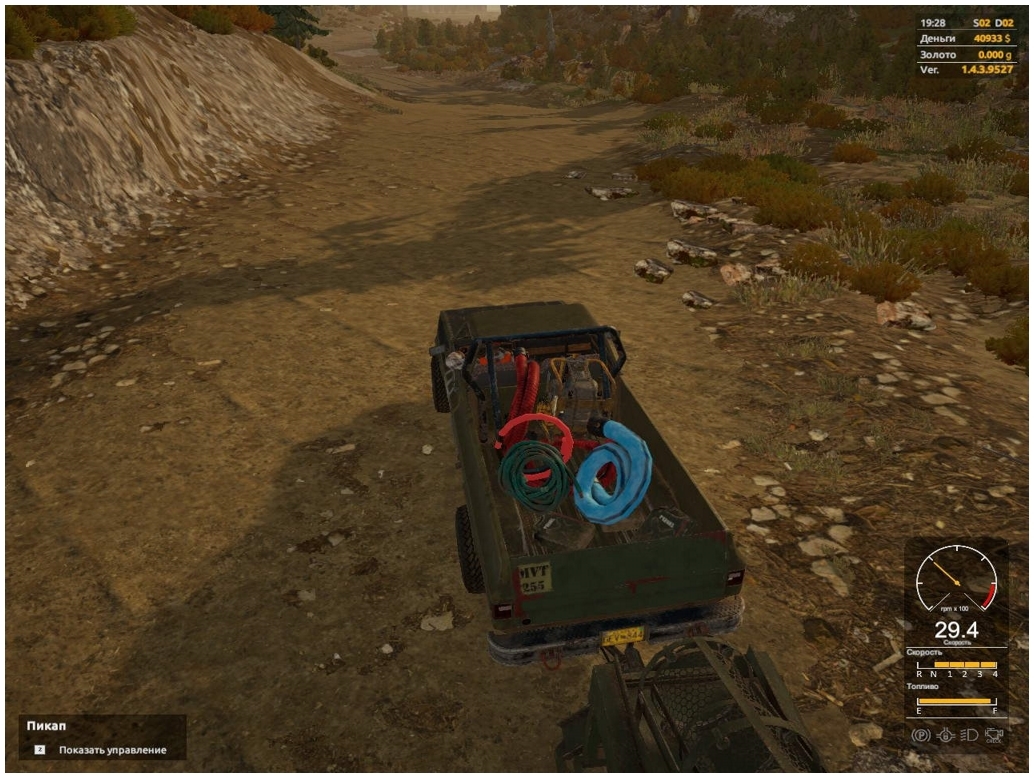The height and width of the screenshot is (778, 1034).
Task: Switch on the headlights icon
Action: click(x=967, y=735)
